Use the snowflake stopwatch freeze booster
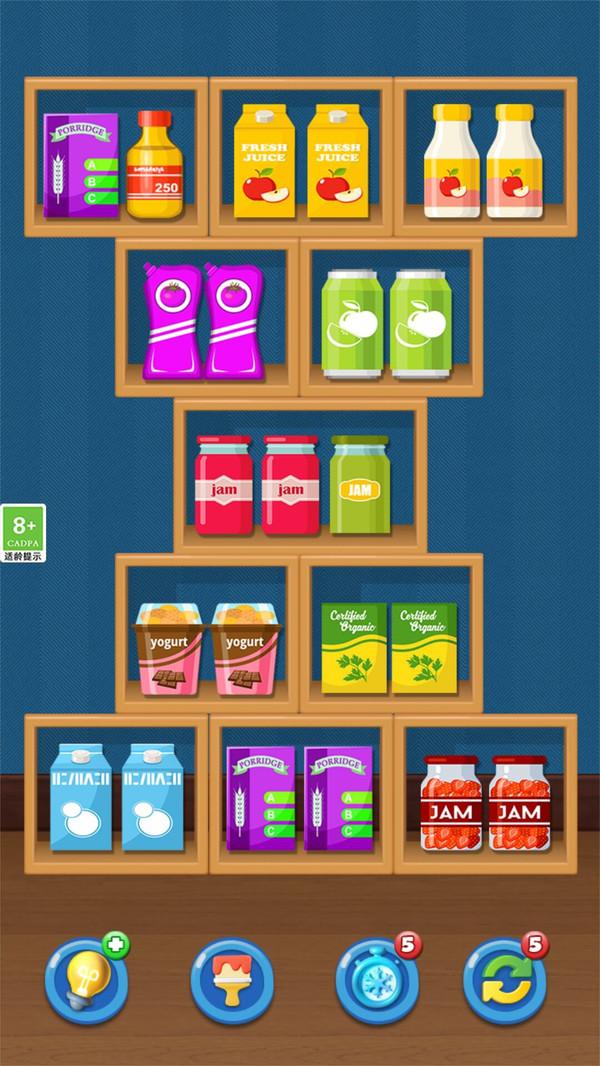 (377, 980)
